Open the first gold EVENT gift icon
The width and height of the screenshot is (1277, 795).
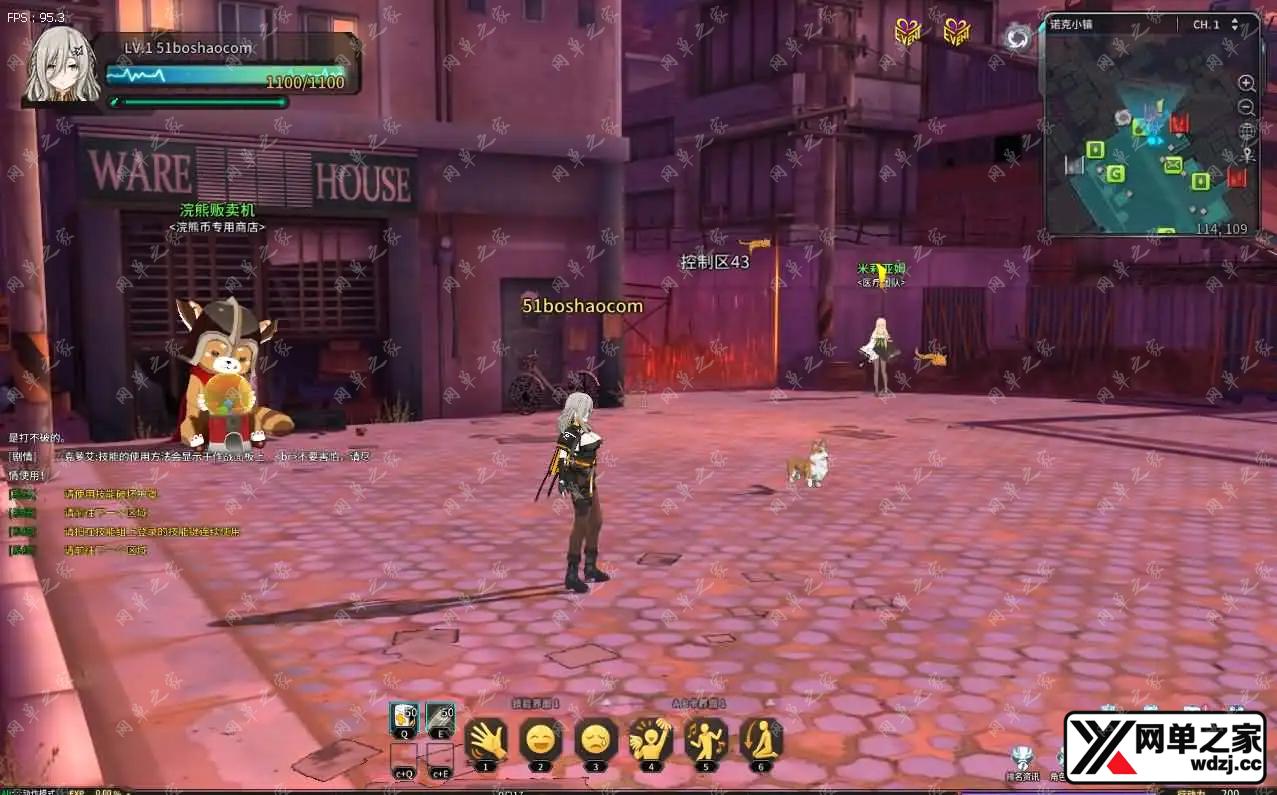pyautogui.click(x=906, y=33)
